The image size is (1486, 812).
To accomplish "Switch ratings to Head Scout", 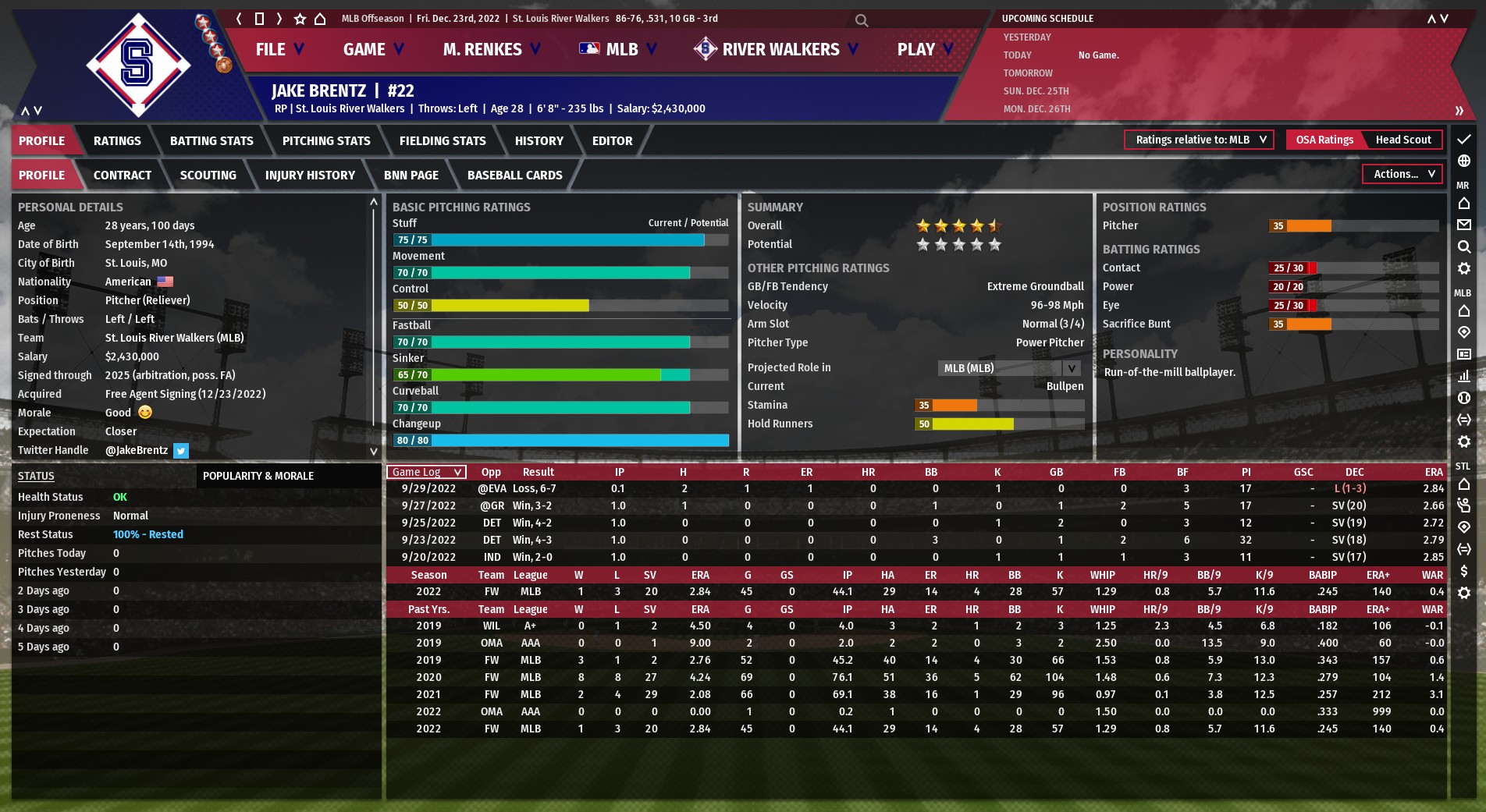I will [x=1402, y=140].
